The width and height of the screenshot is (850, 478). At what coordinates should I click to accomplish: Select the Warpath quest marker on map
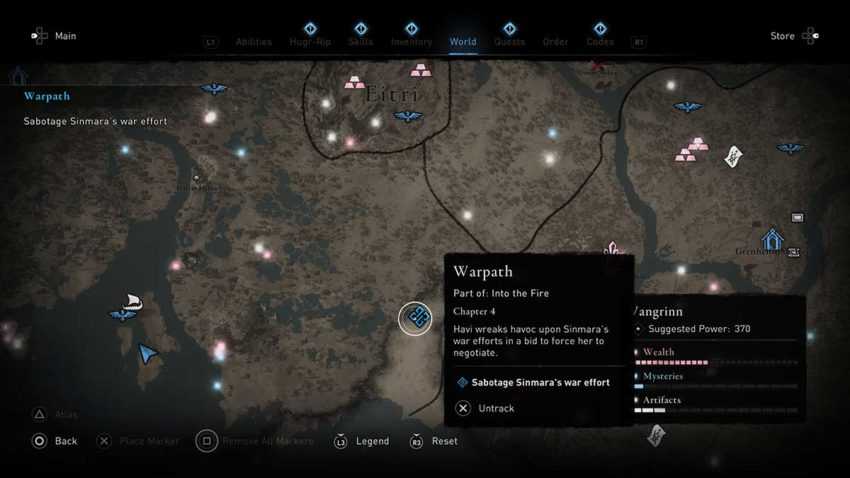(x=416, y=318)
